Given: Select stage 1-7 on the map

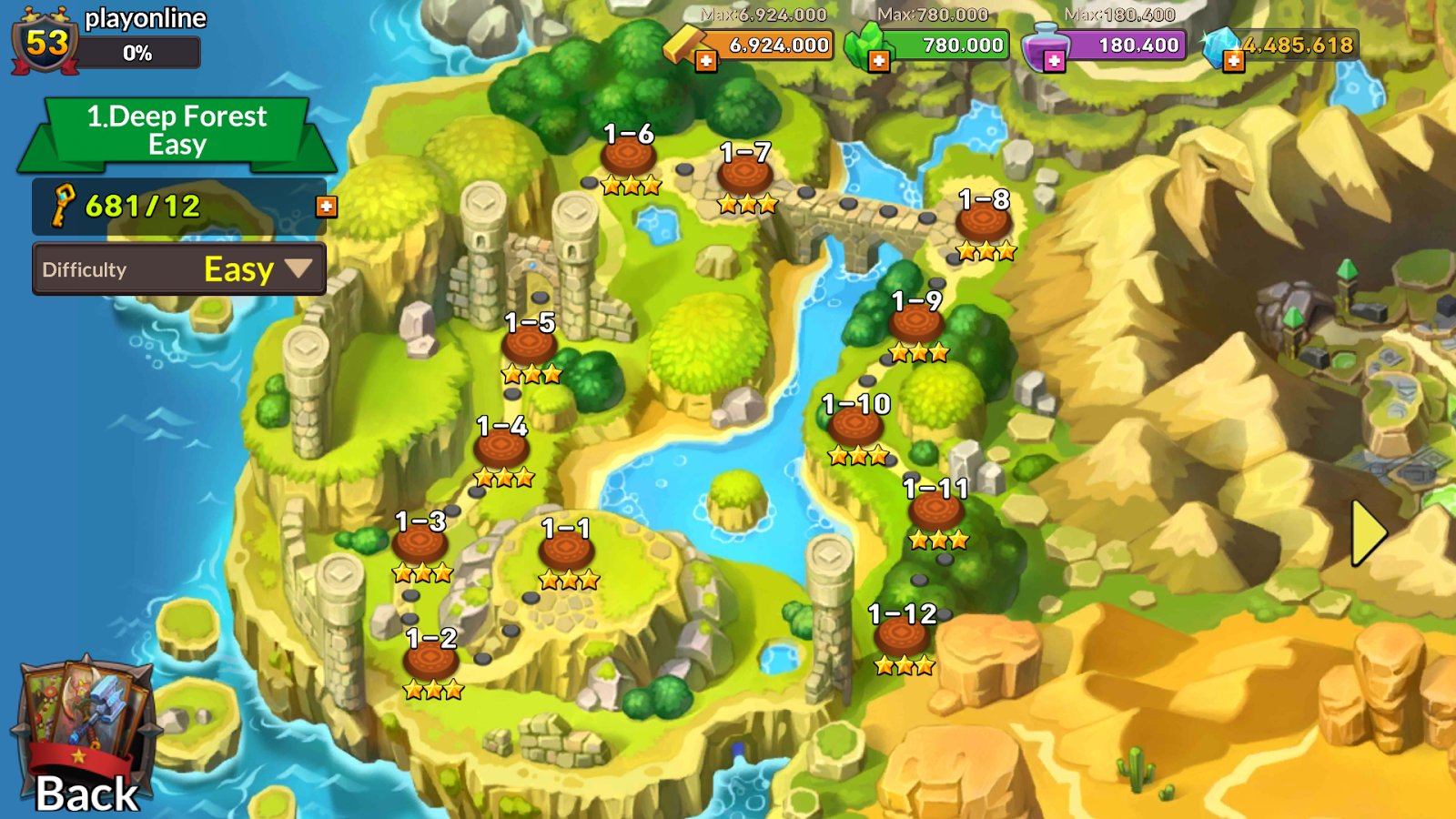Looking at the screenshot, I should tap(745, 175).
